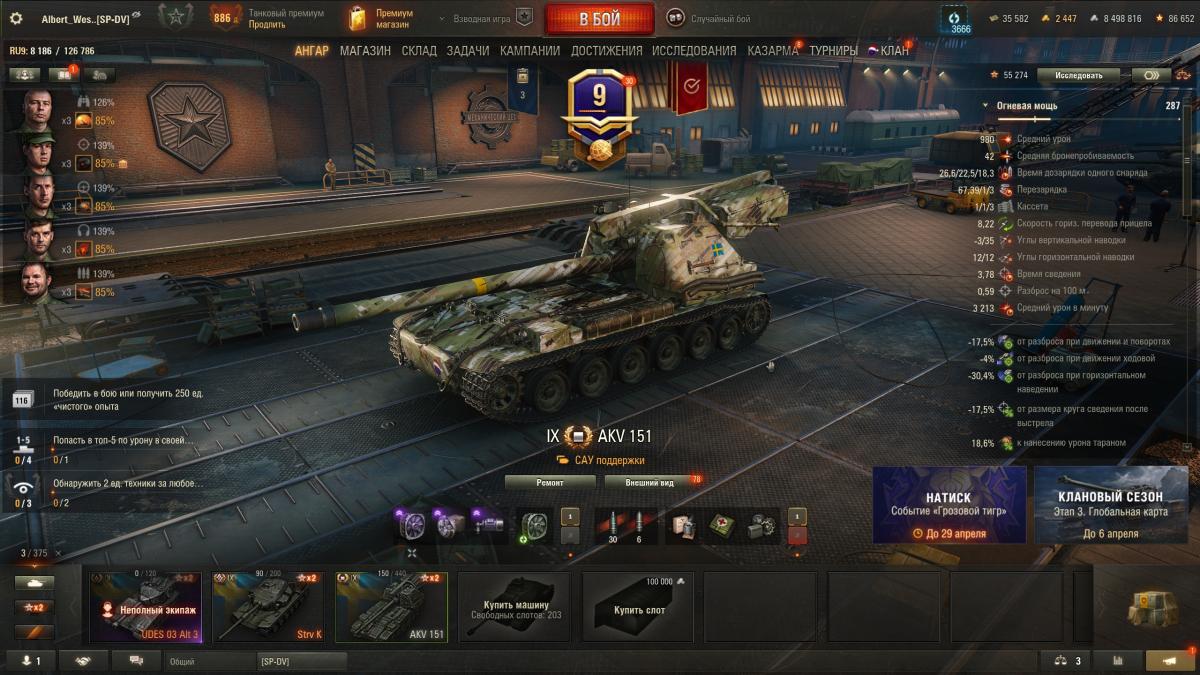Select the UDES 03 Alt 3 tank

[x=146, y=607]
